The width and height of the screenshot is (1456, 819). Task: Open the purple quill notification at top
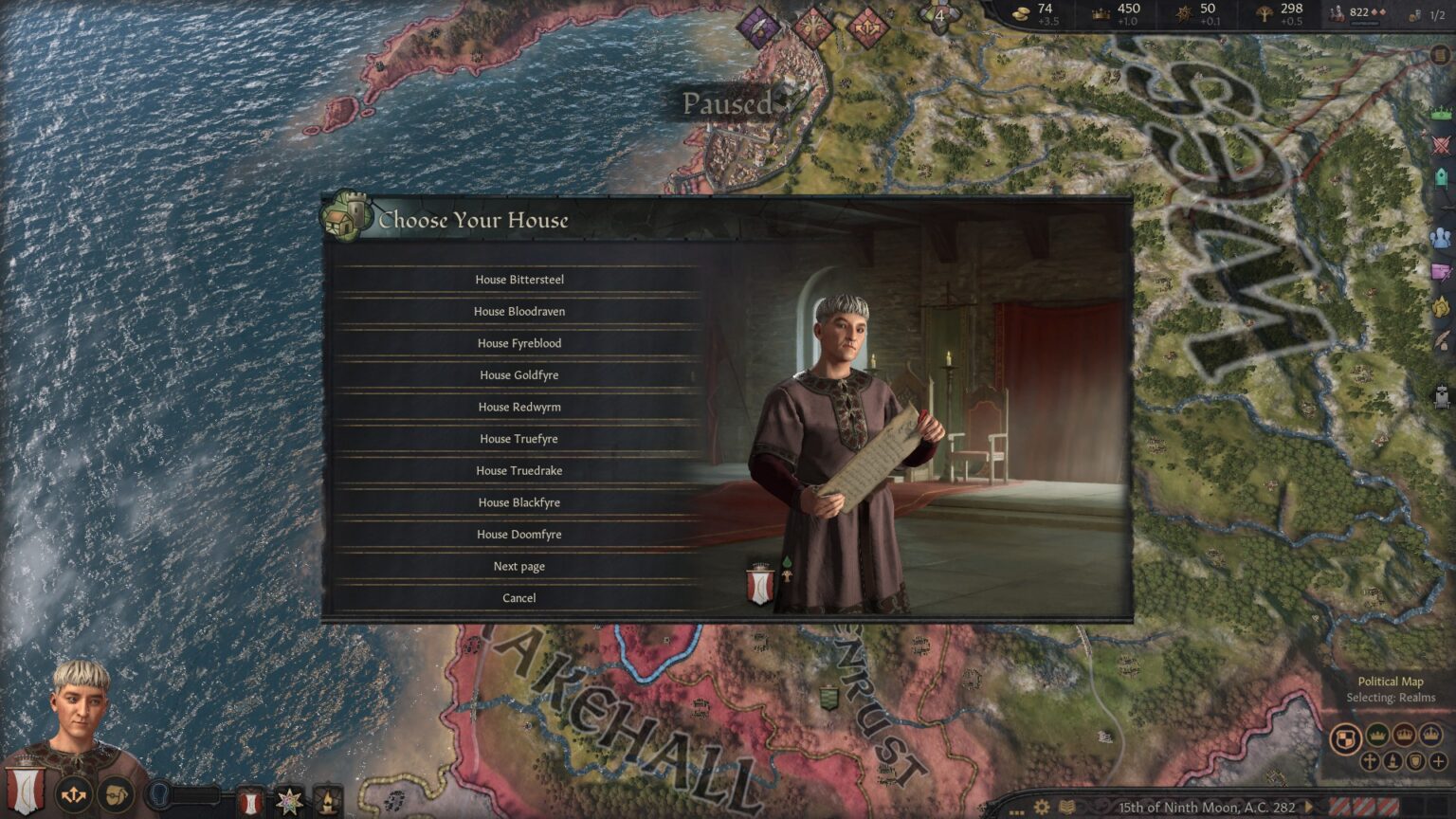pos(758,27)
